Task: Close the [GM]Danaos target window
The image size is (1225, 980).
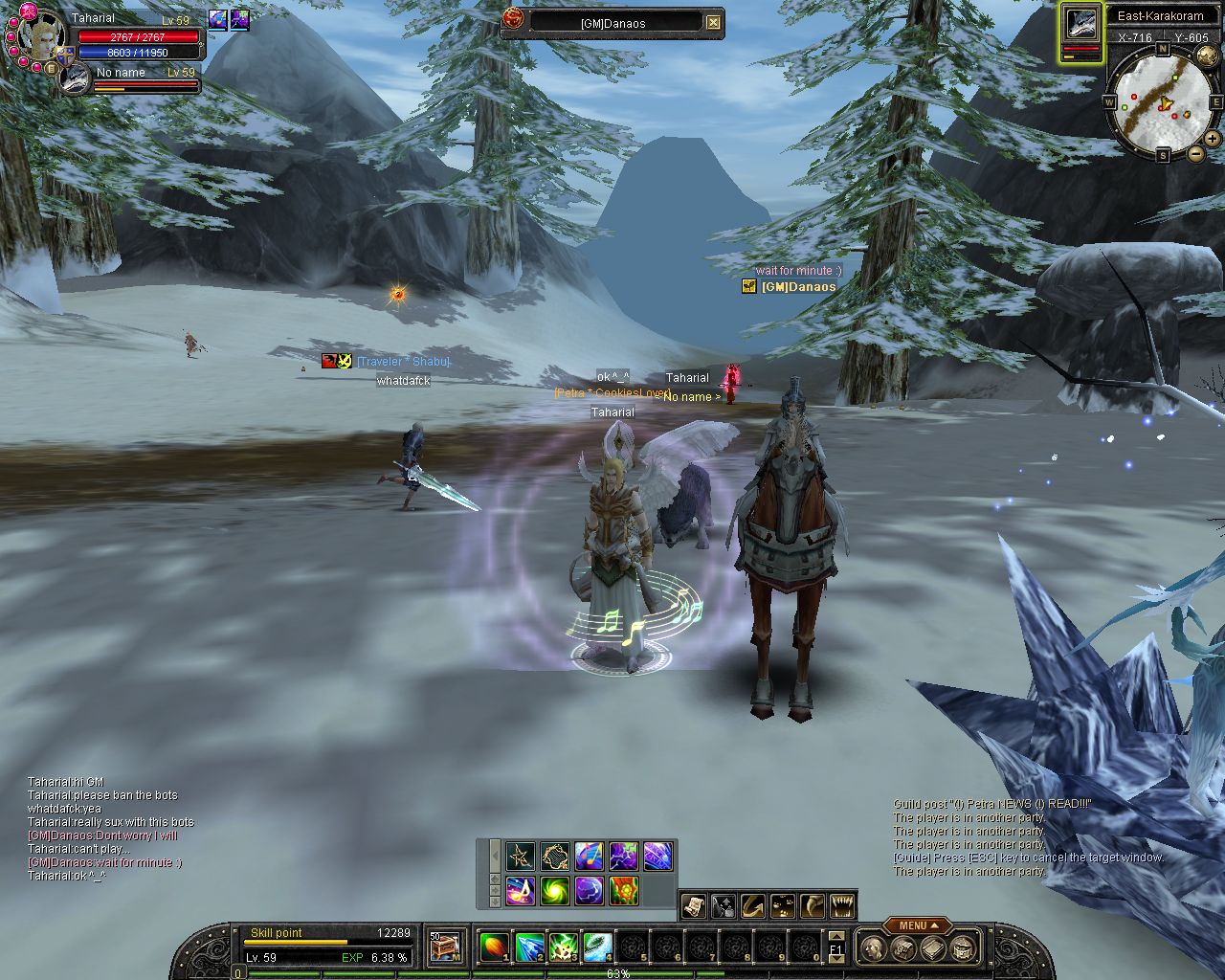Action: (x=713, y=22)
